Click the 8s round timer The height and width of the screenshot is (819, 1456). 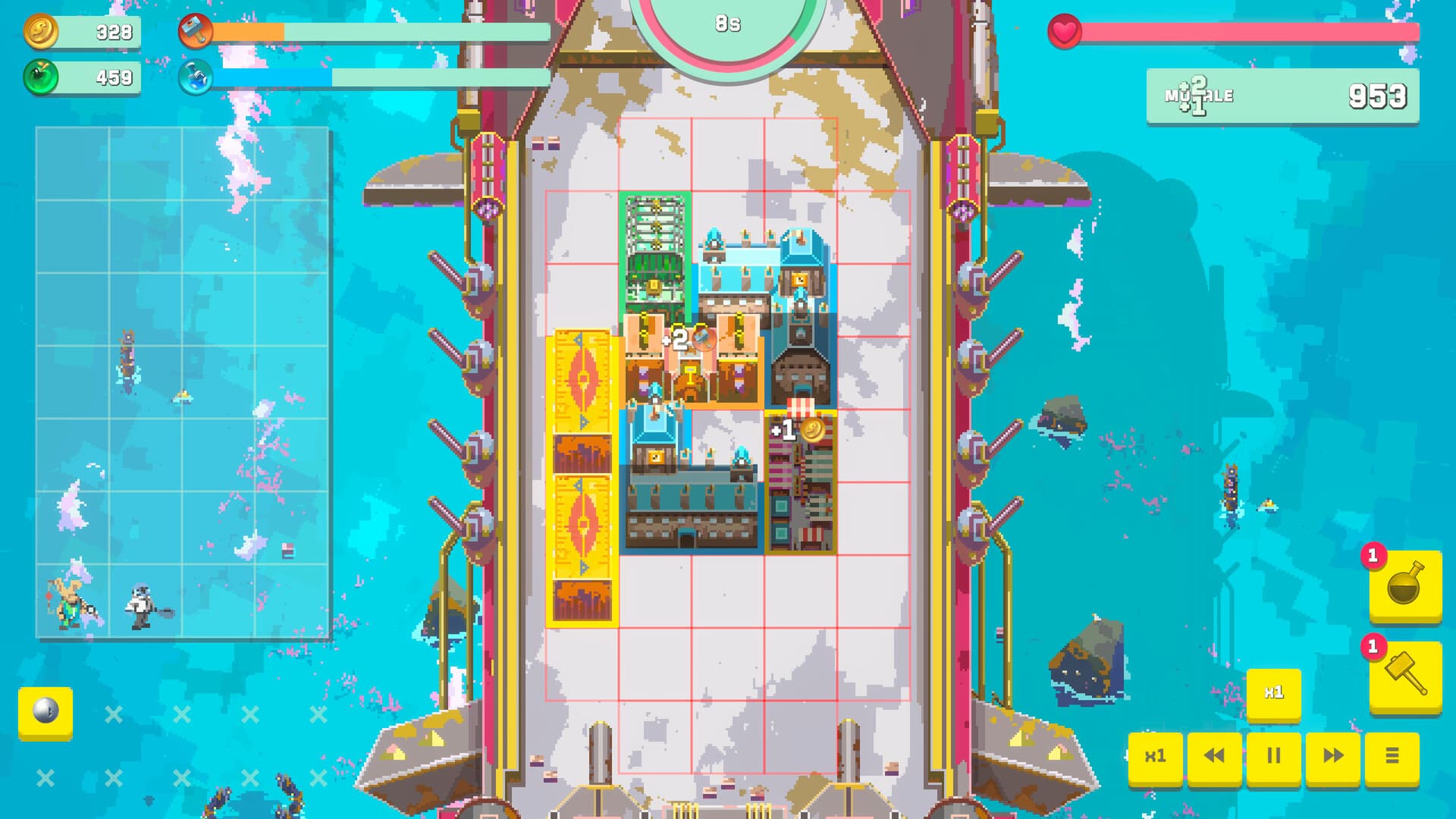click(x=726, y=23)
